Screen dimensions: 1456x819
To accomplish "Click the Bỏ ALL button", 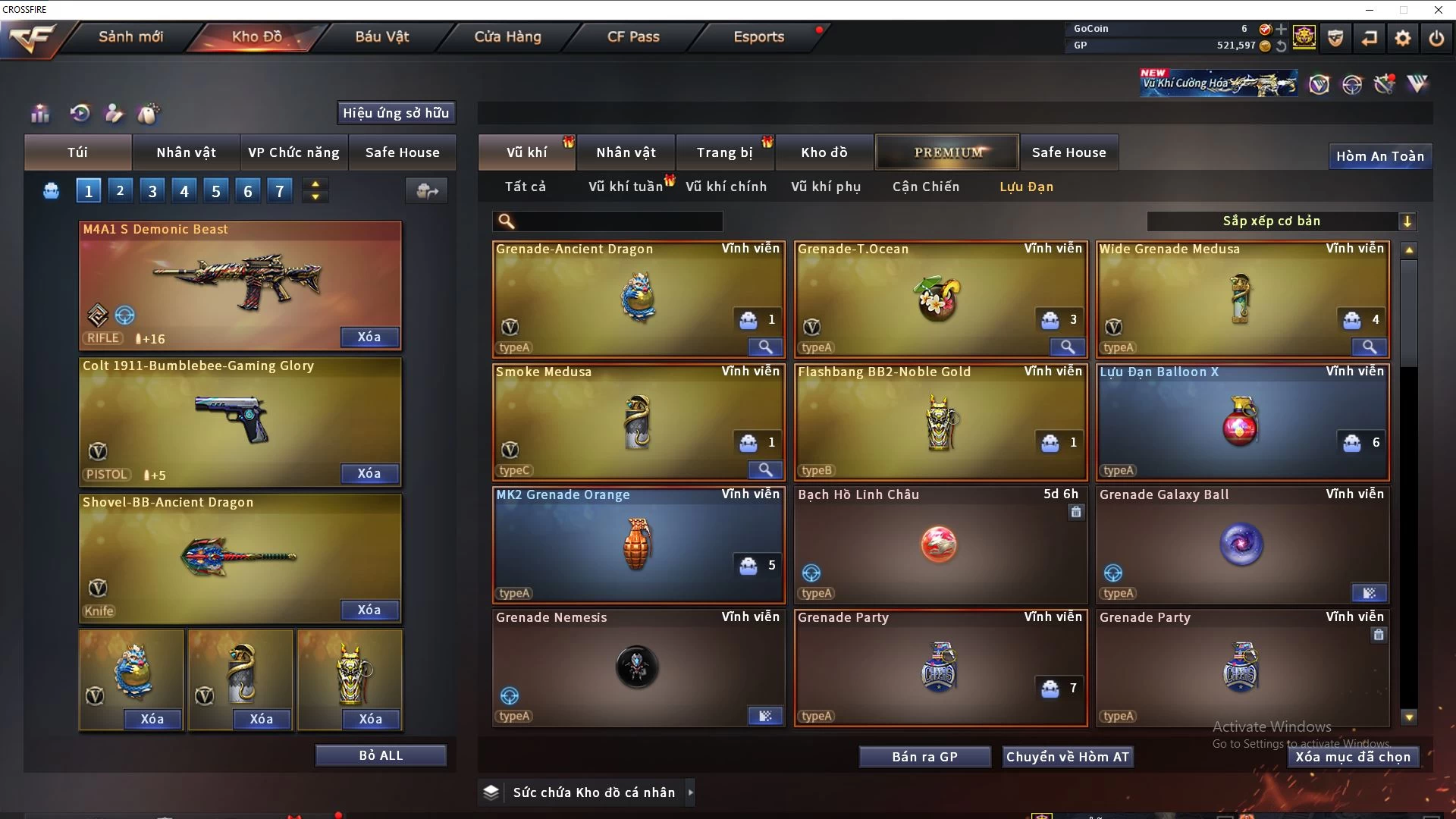I will [x=381, y=755].
